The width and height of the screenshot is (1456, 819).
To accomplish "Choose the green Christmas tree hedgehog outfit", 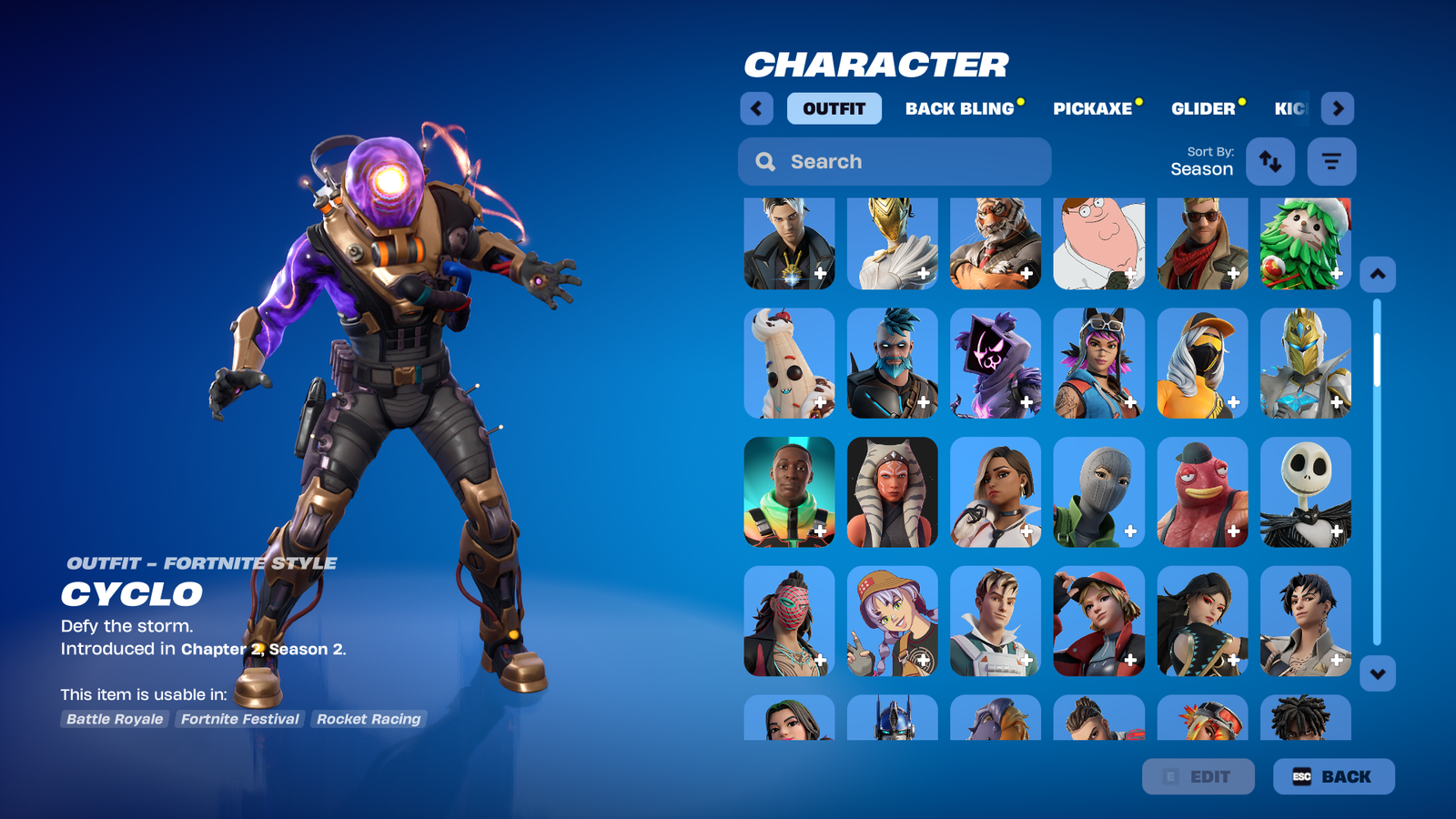I will (1305, 243).
